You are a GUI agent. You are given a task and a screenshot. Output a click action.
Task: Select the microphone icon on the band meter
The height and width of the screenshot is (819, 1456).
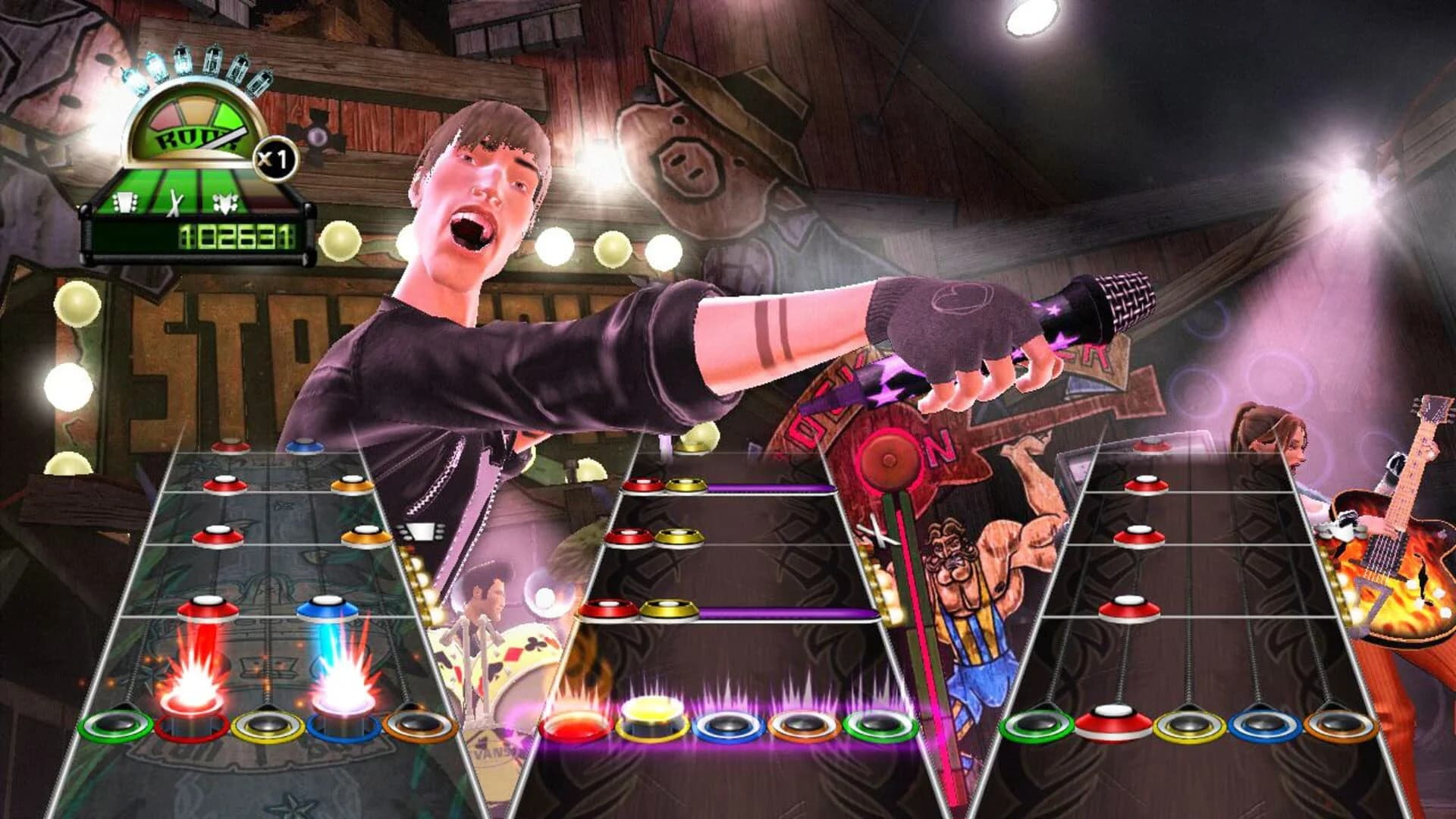click(x=224, y=203)
